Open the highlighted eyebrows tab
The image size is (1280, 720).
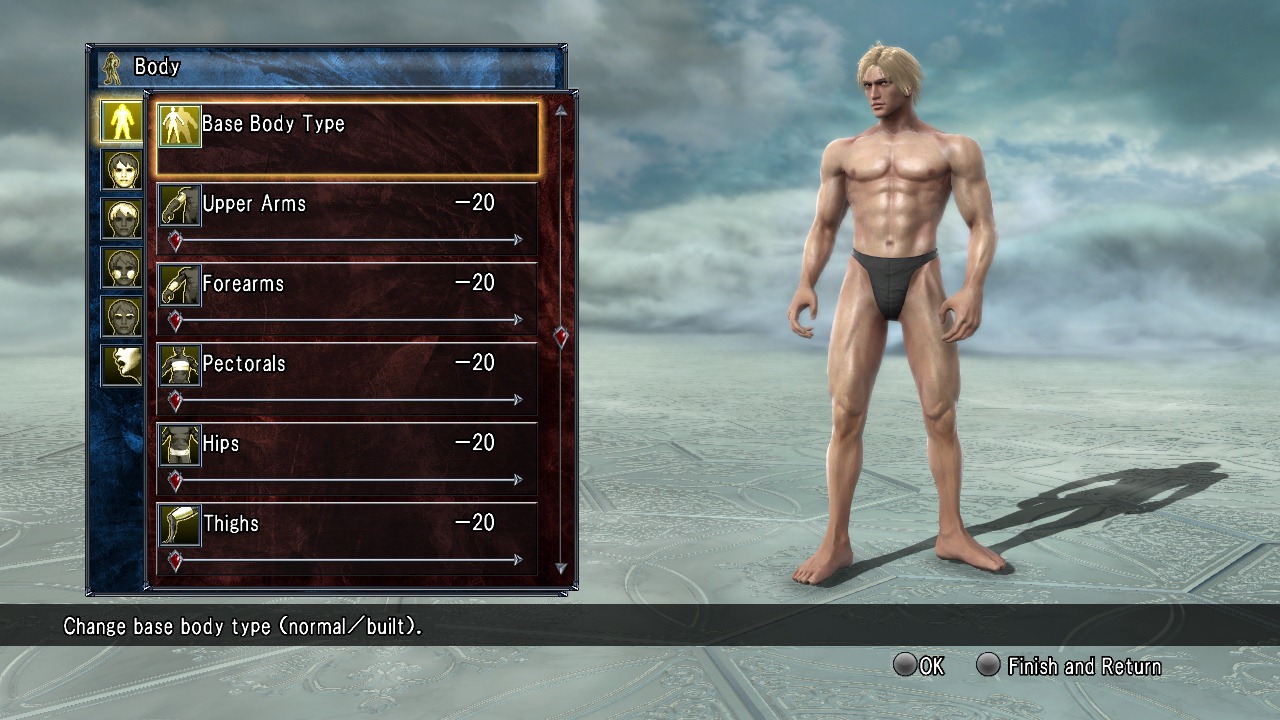[x=122, y=317]
